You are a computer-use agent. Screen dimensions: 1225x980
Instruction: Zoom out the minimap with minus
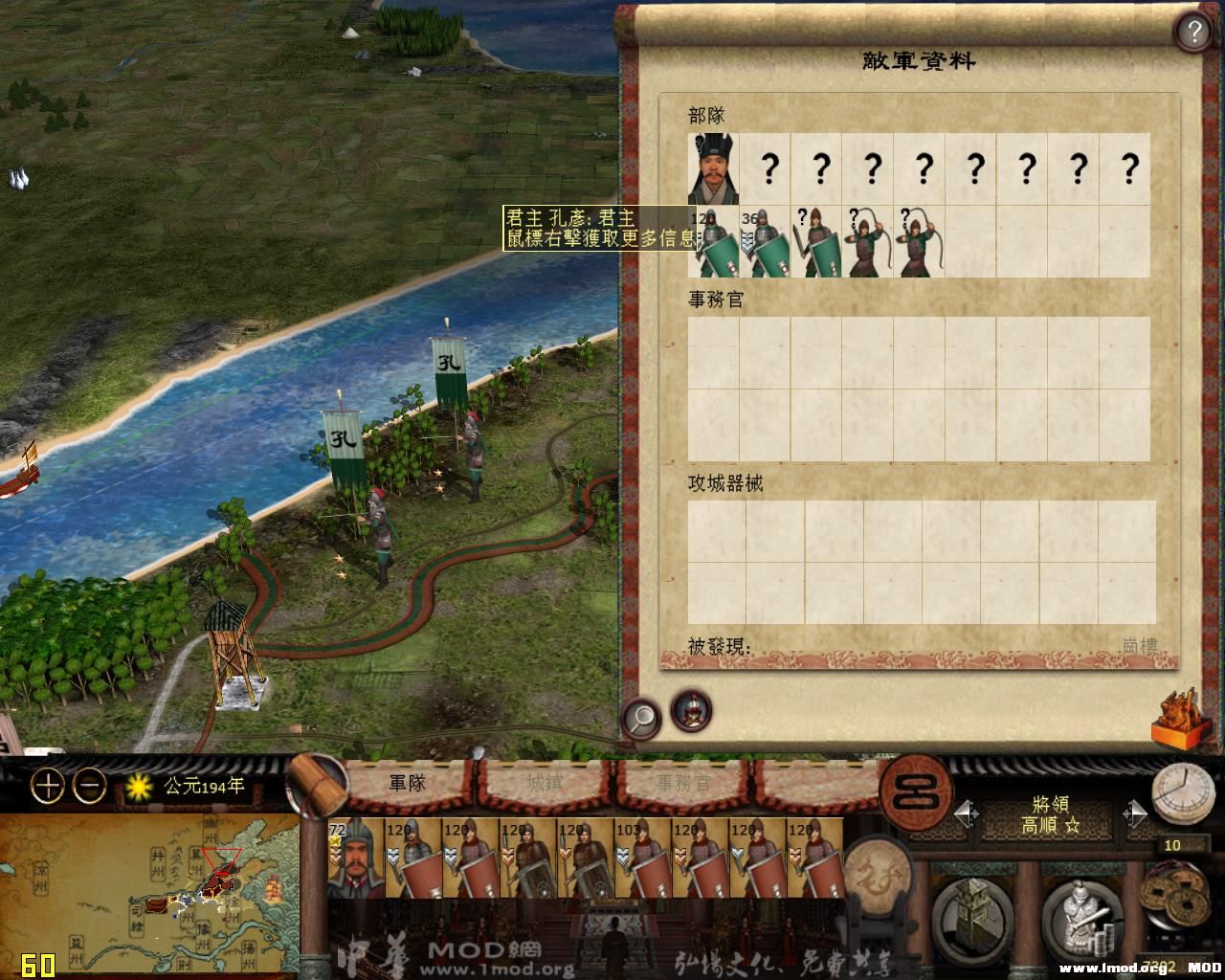pos(90,787)
